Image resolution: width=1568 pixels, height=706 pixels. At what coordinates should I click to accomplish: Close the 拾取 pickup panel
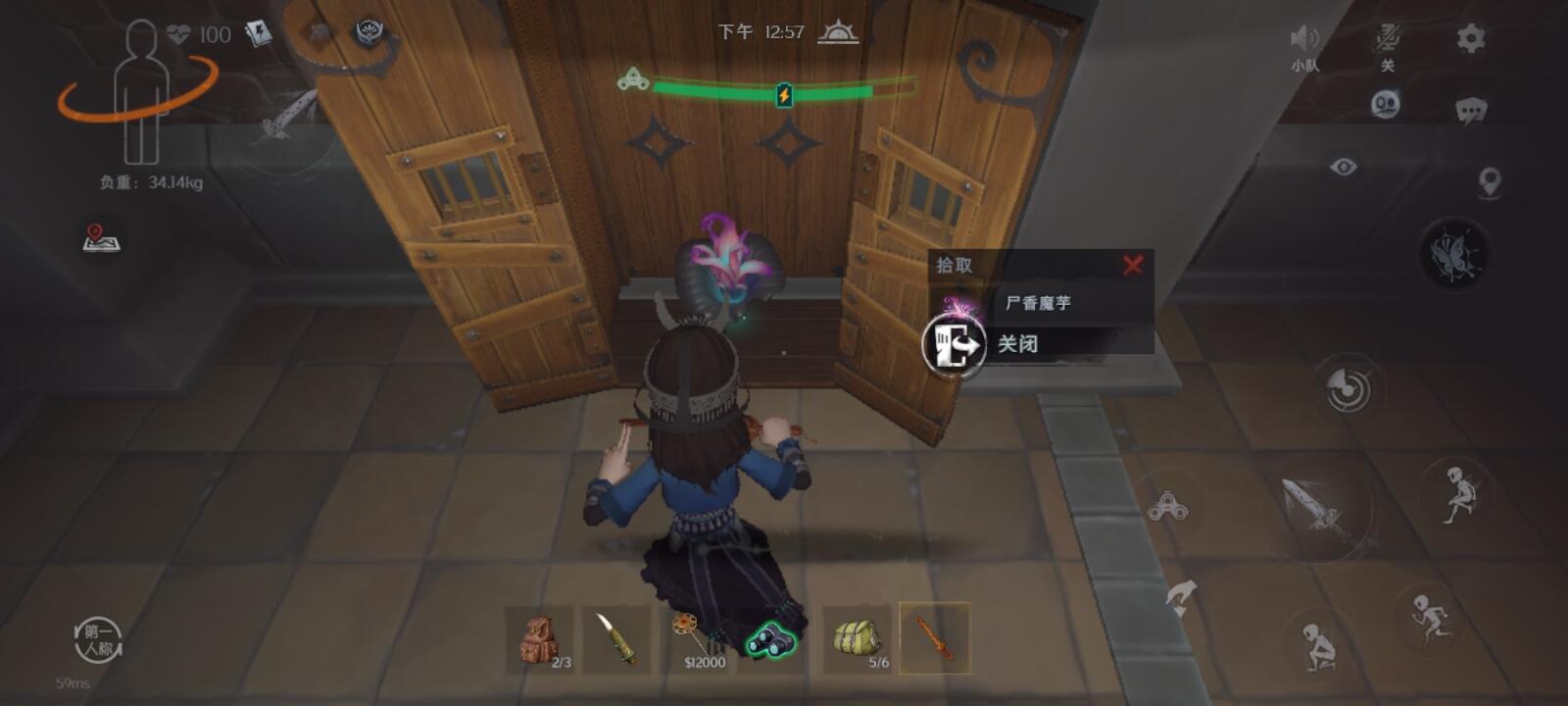[x=1133, y=265]
